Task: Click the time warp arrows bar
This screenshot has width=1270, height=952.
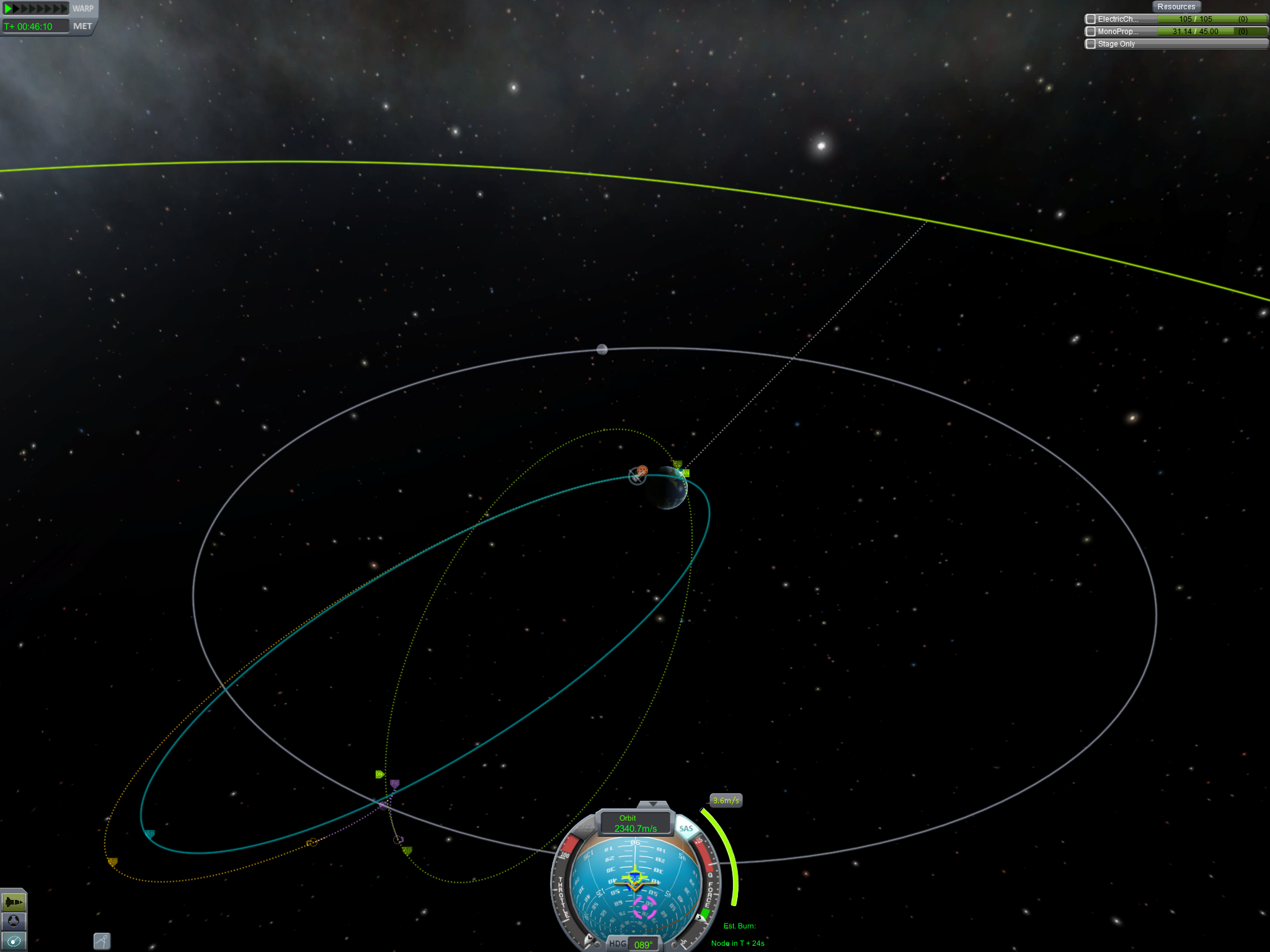Action: pos(35,9)
